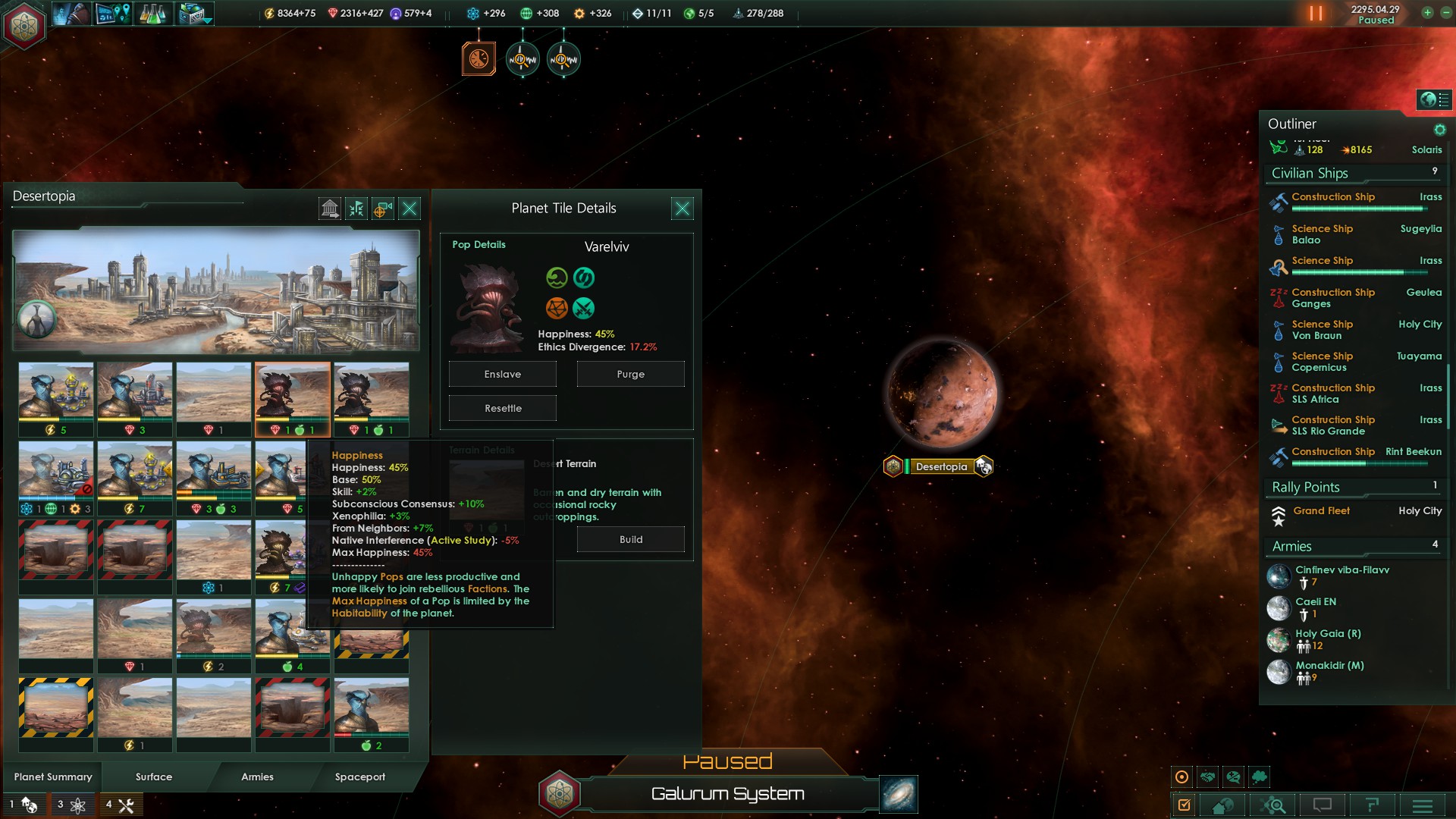Switch to Planet Summary tab

point(53,777)
